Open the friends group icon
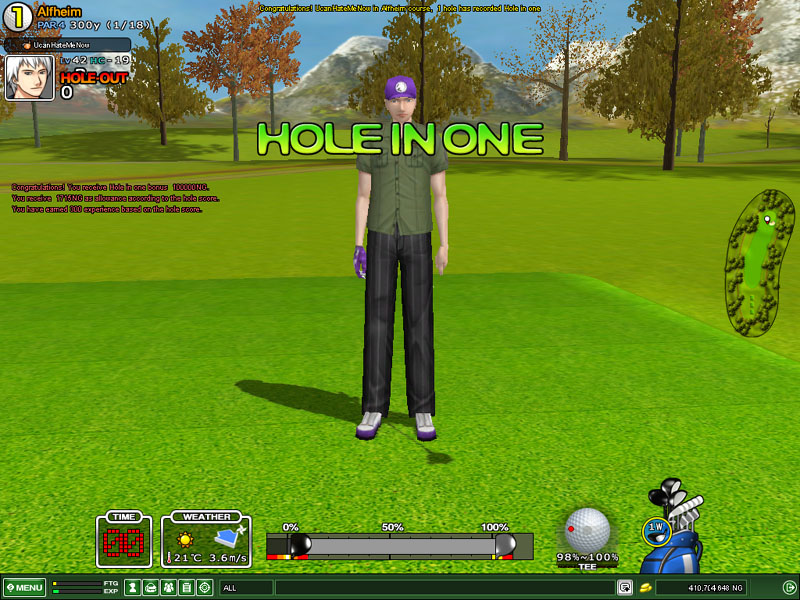Image resolution: width=800 pixels, height=600 pixels. [168, 587]
